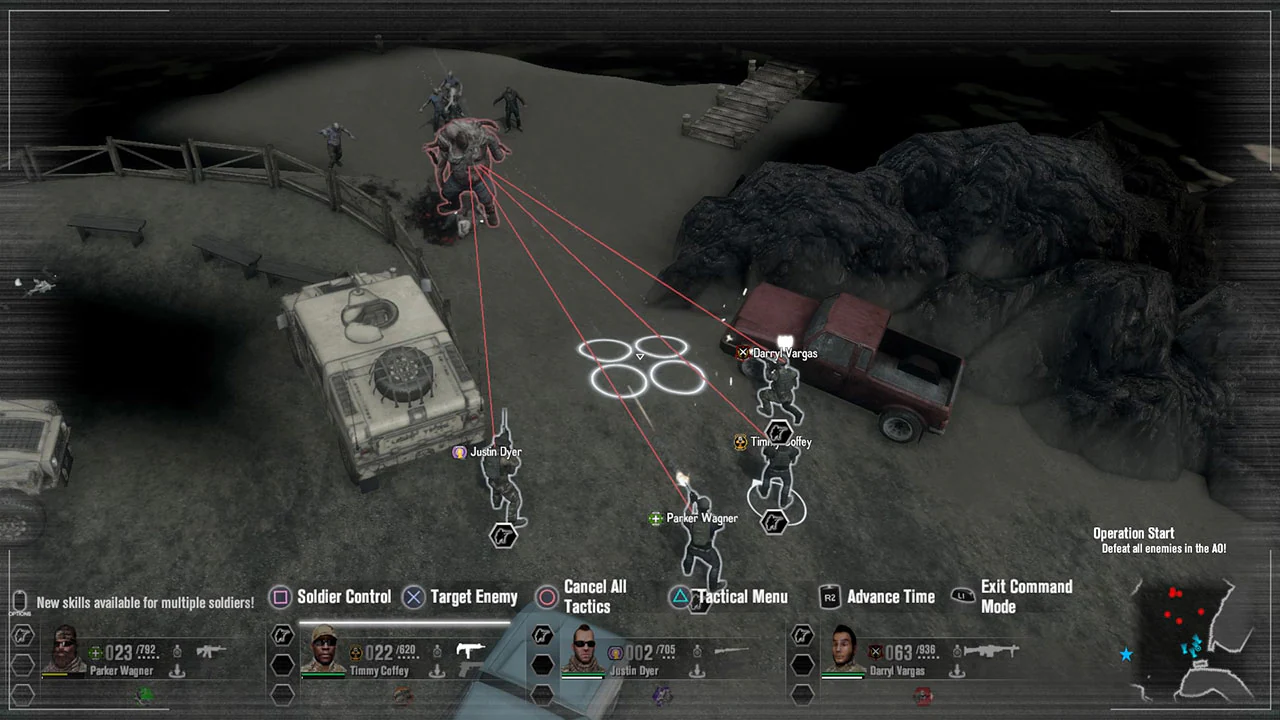Click the ammo resupply arrow in Justin Dyer's panel
The height and width of the screenshot is (720, 1280).
point(697,670)
